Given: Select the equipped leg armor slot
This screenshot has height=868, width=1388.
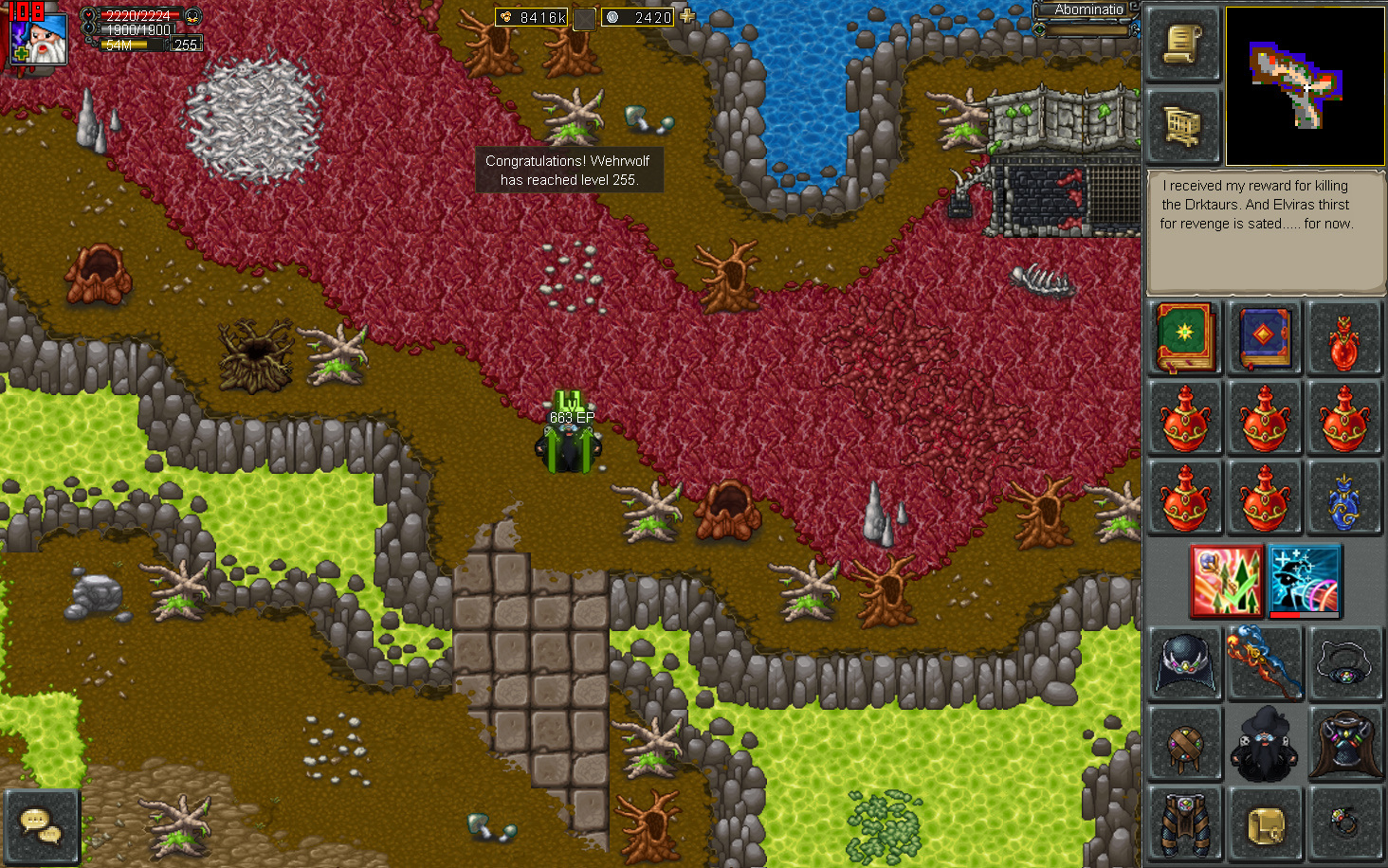Looking at the screenshot, I should [x=1185, y=823].
